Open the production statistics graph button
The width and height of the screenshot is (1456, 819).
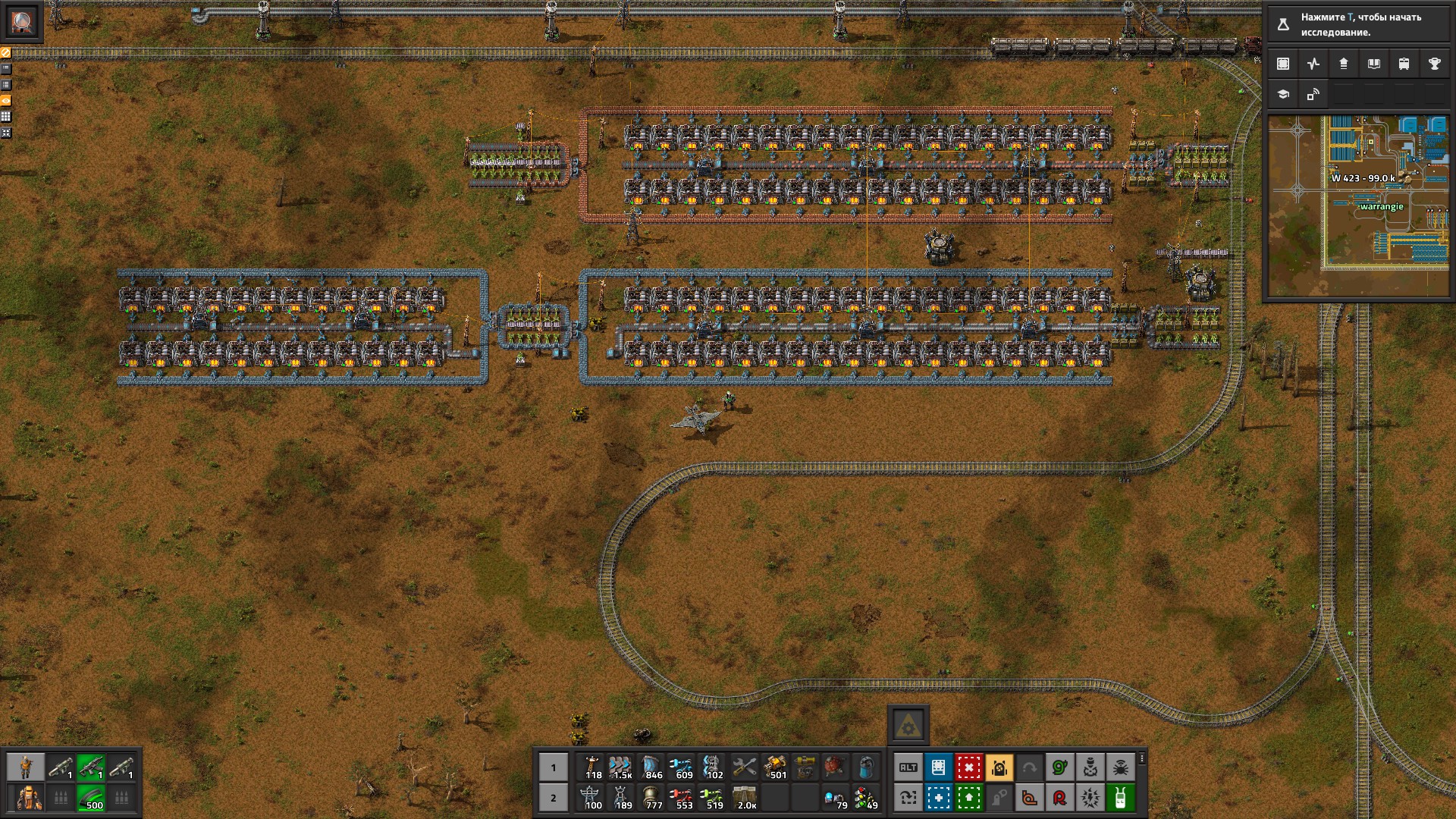[x=1313, y=64]
